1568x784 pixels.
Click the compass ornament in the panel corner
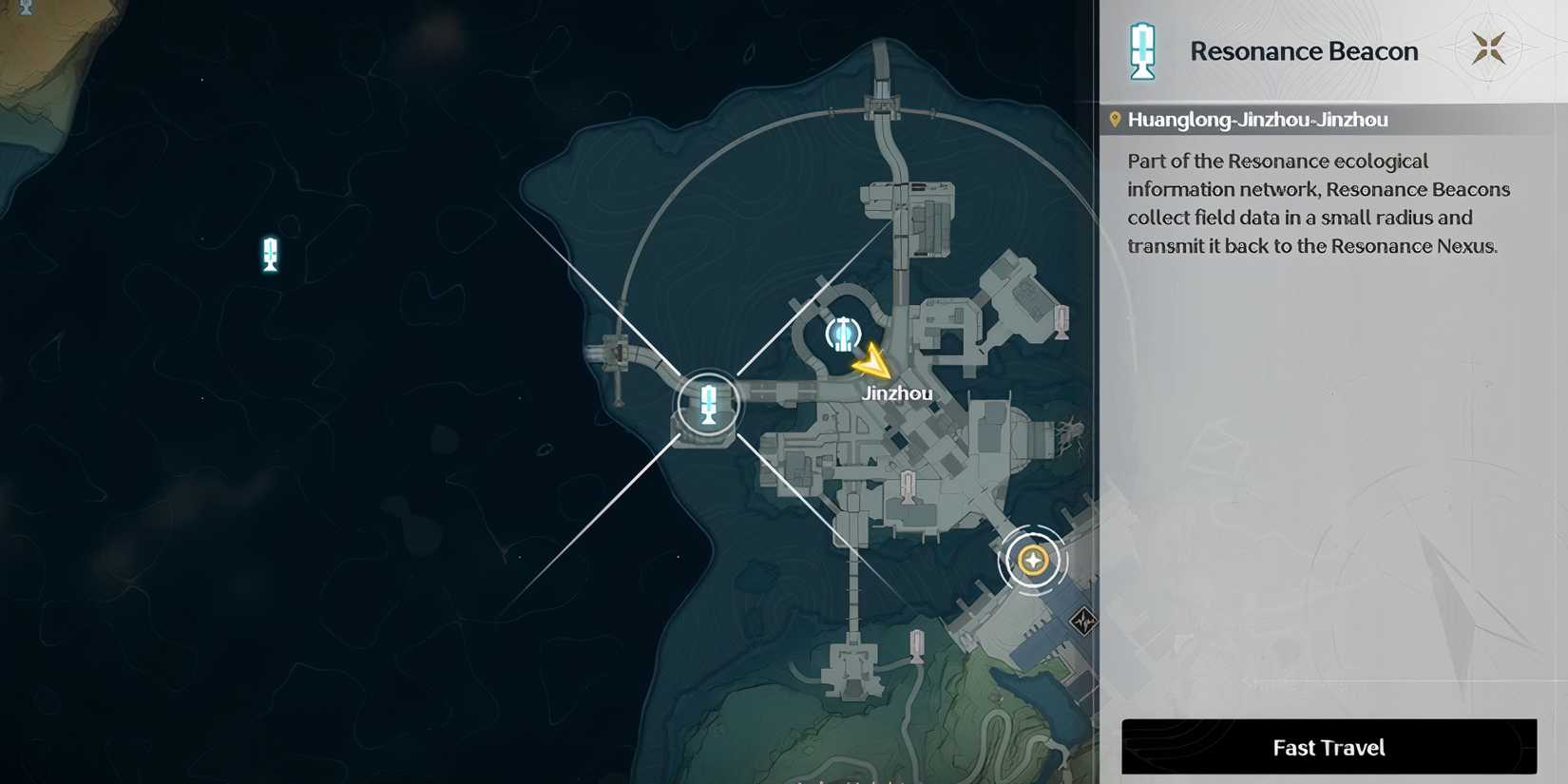(1489, 47)
